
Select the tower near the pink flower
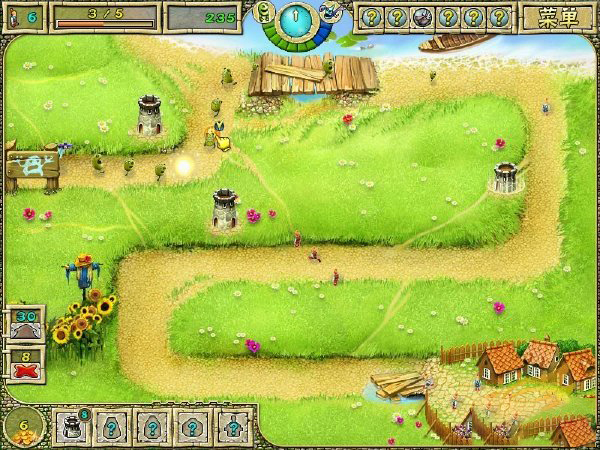(x=225, y=210)
